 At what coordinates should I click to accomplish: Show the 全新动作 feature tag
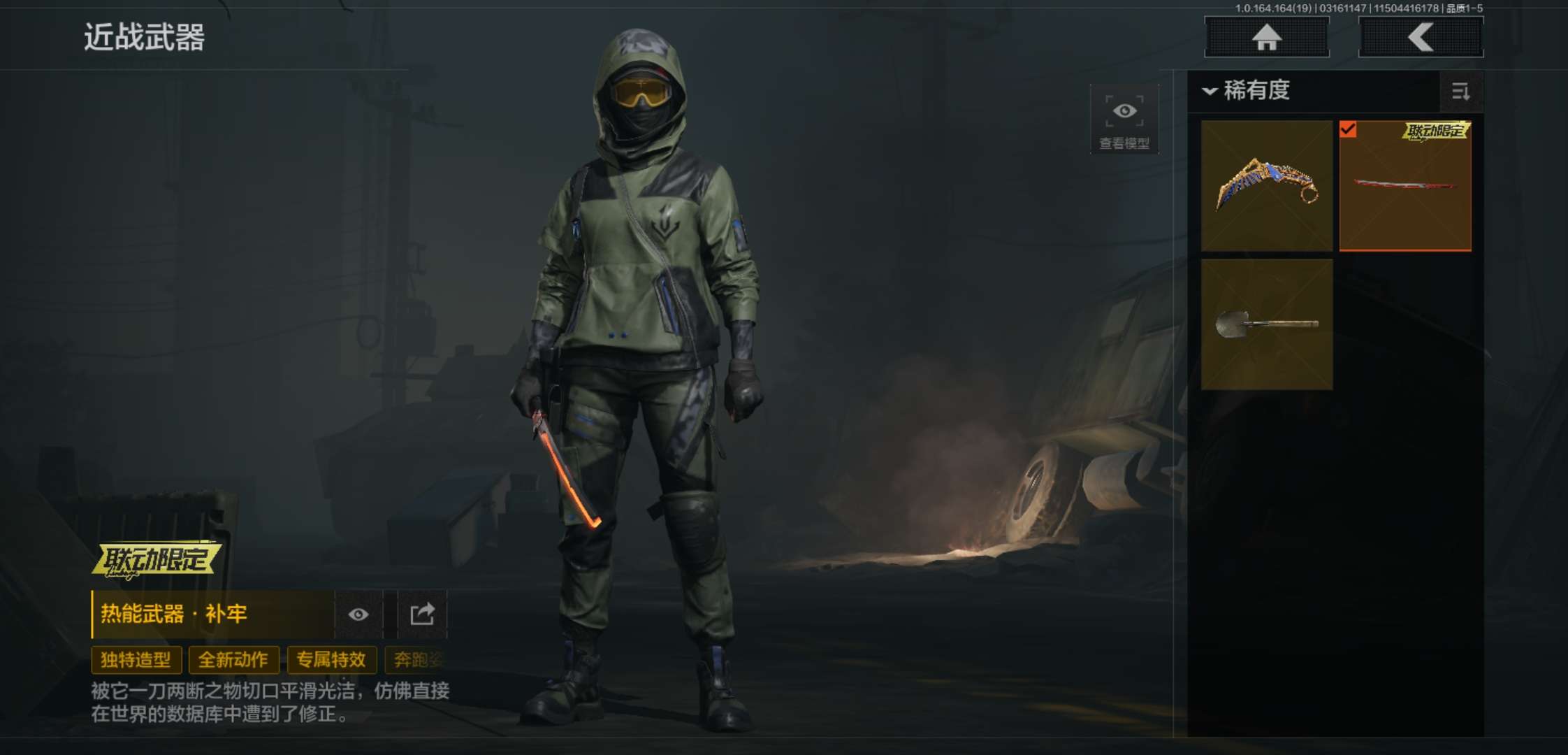point(233,659)
